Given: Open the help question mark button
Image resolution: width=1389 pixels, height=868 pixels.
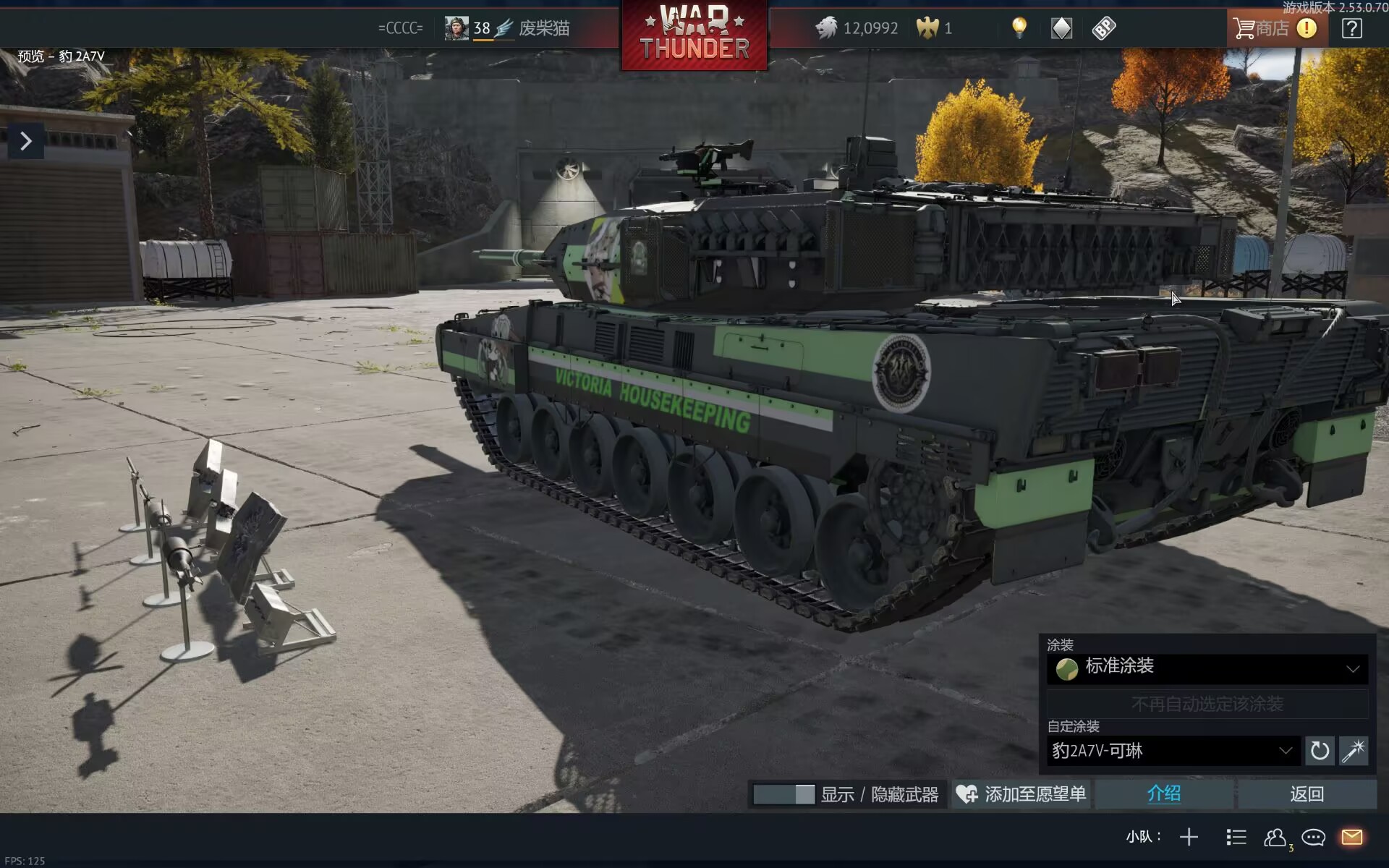Looking at the screenshot, I should click(x=1351, y=28).
